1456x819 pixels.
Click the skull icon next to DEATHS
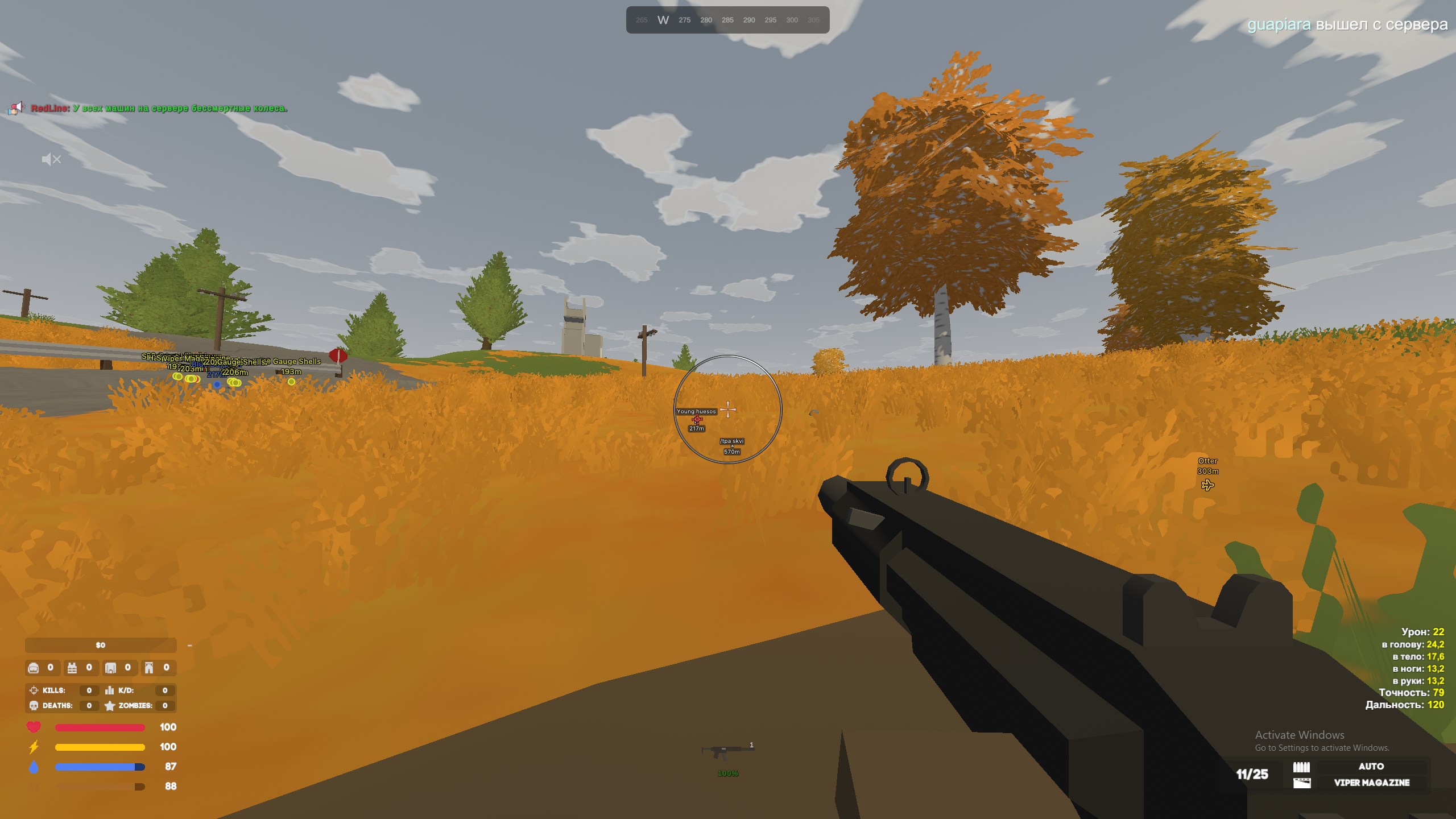34,706
